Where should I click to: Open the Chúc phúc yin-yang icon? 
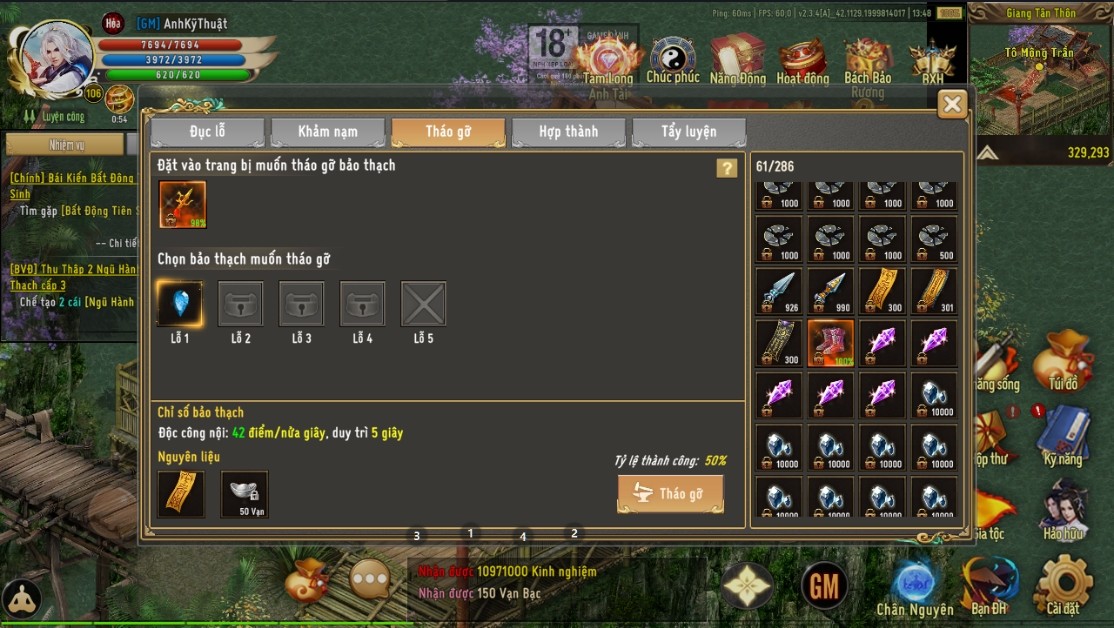point(673,60)
